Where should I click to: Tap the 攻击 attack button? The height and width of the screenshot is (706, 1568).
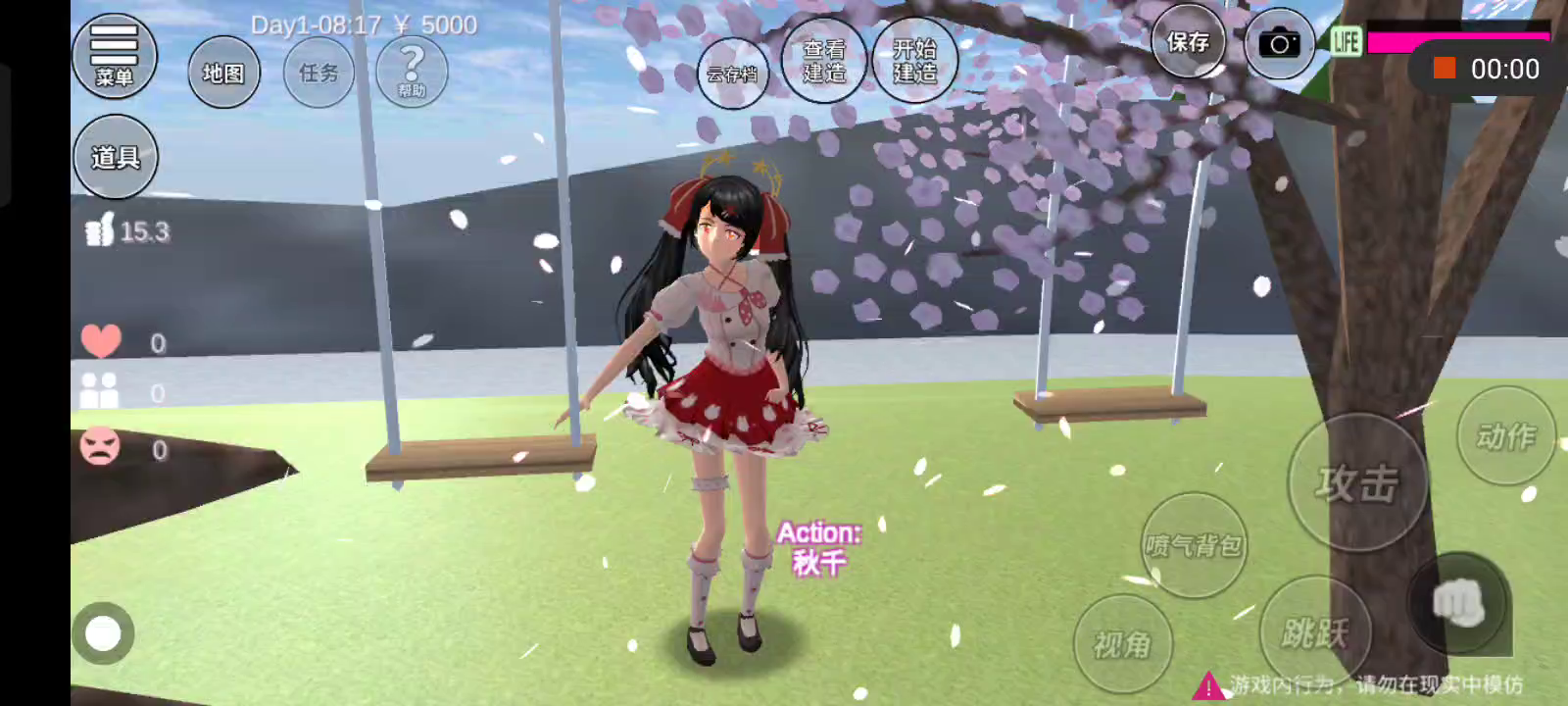coord(1357,483)
